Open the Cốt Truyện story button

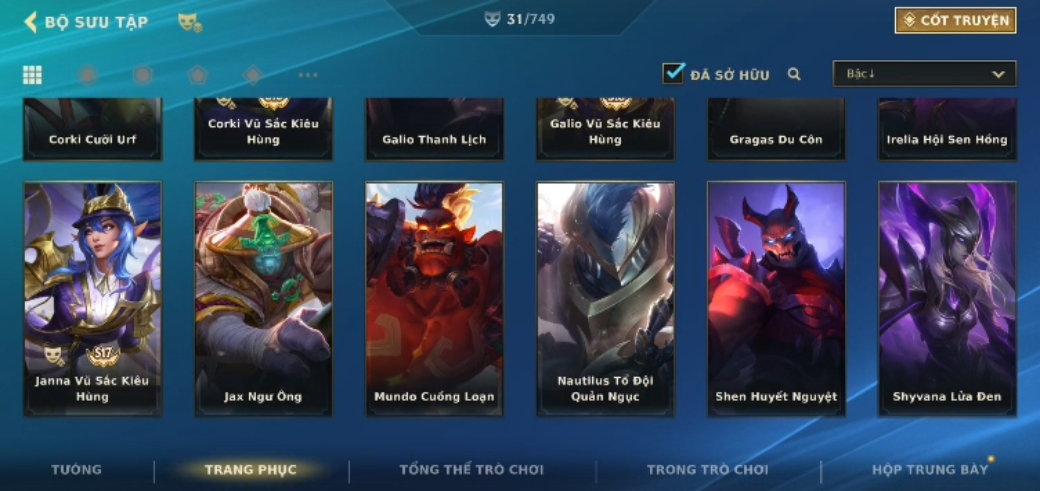(955, 21)
